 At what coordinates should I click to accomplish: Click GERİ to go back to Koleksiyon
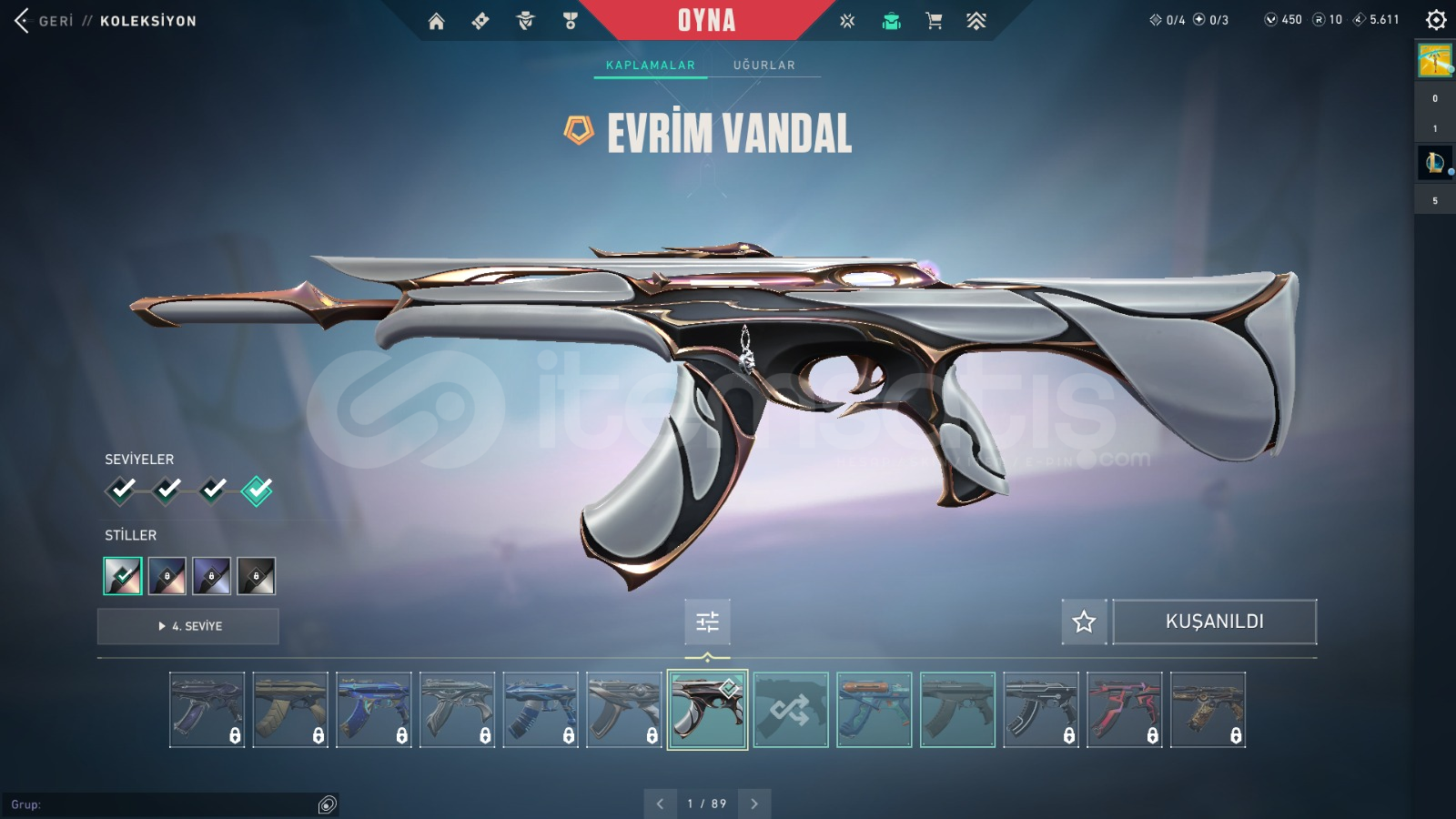[x=50, y=20]
